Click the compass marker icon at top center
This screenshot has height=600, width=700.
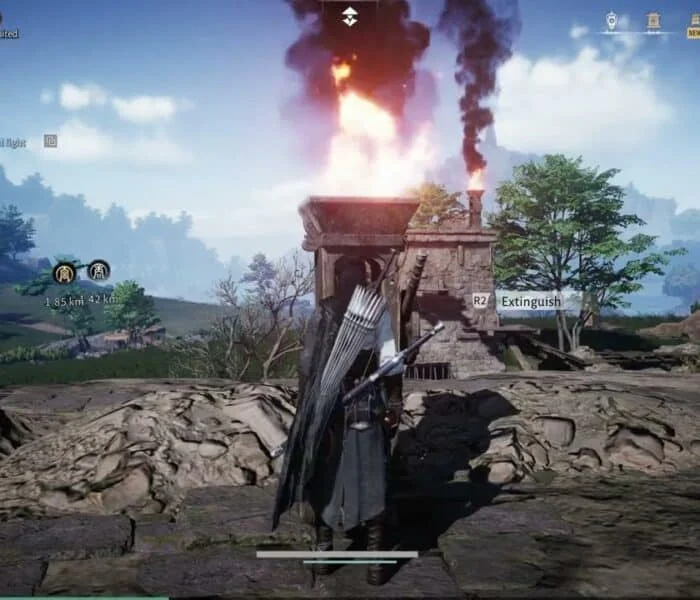click(x=349, y=16)
